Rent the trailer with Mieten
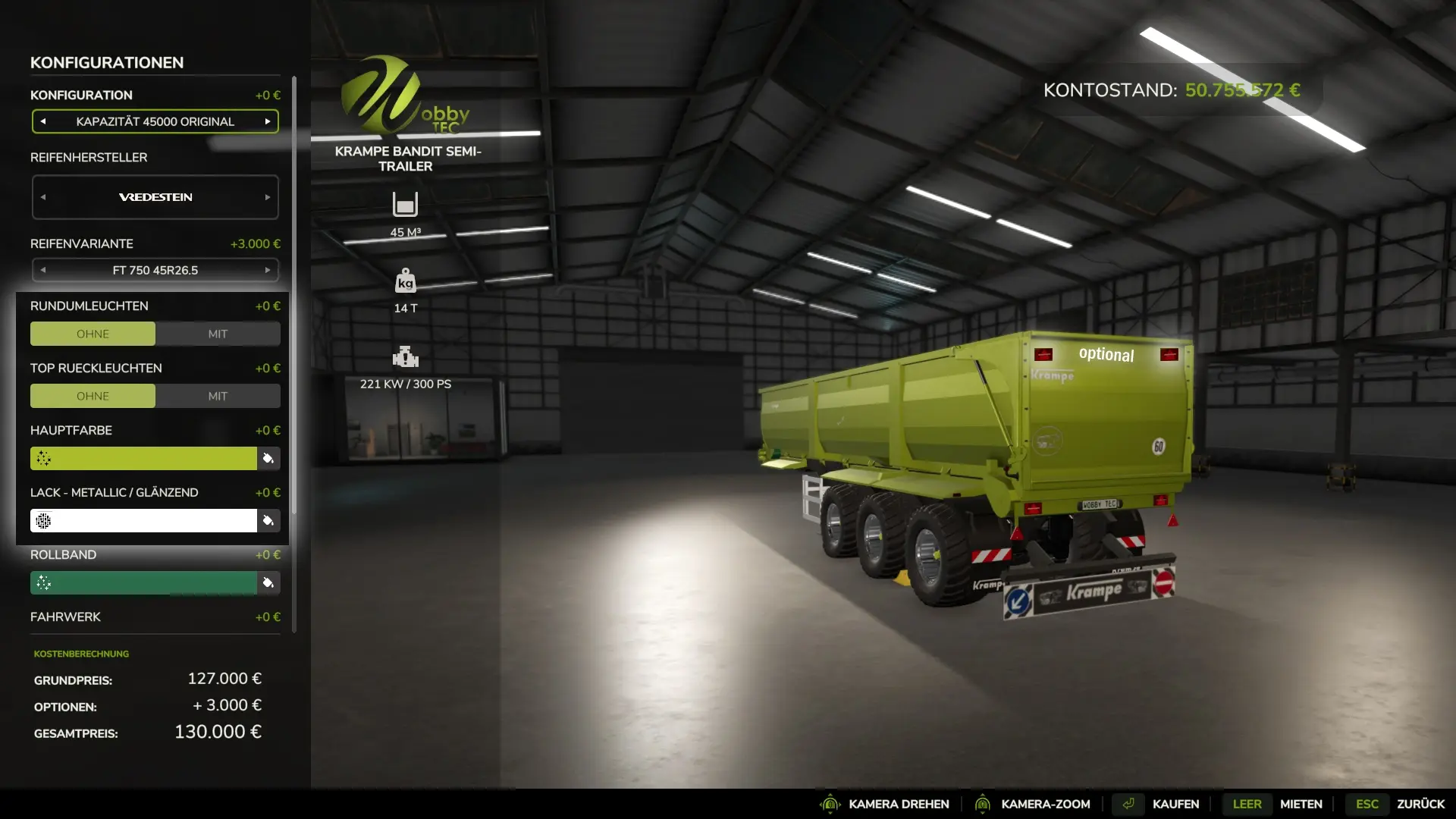The width and height of the screenshot is (1456, 819). 1301,804
